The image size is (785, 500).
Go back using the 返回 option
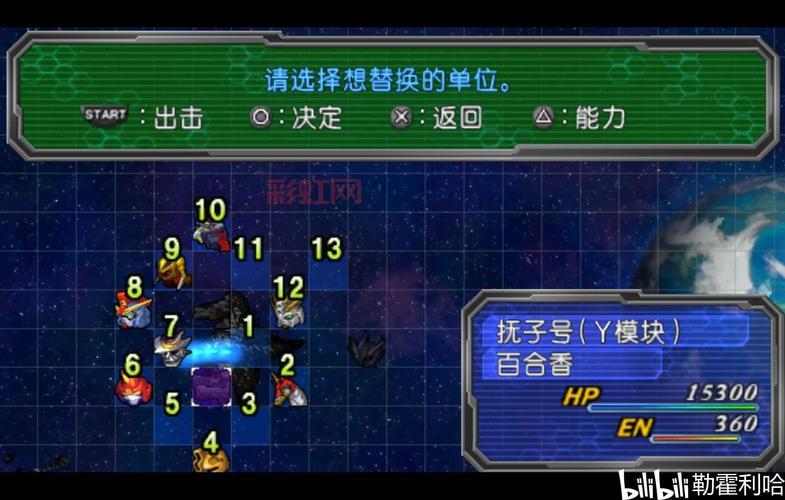click(x=436, y=117)
